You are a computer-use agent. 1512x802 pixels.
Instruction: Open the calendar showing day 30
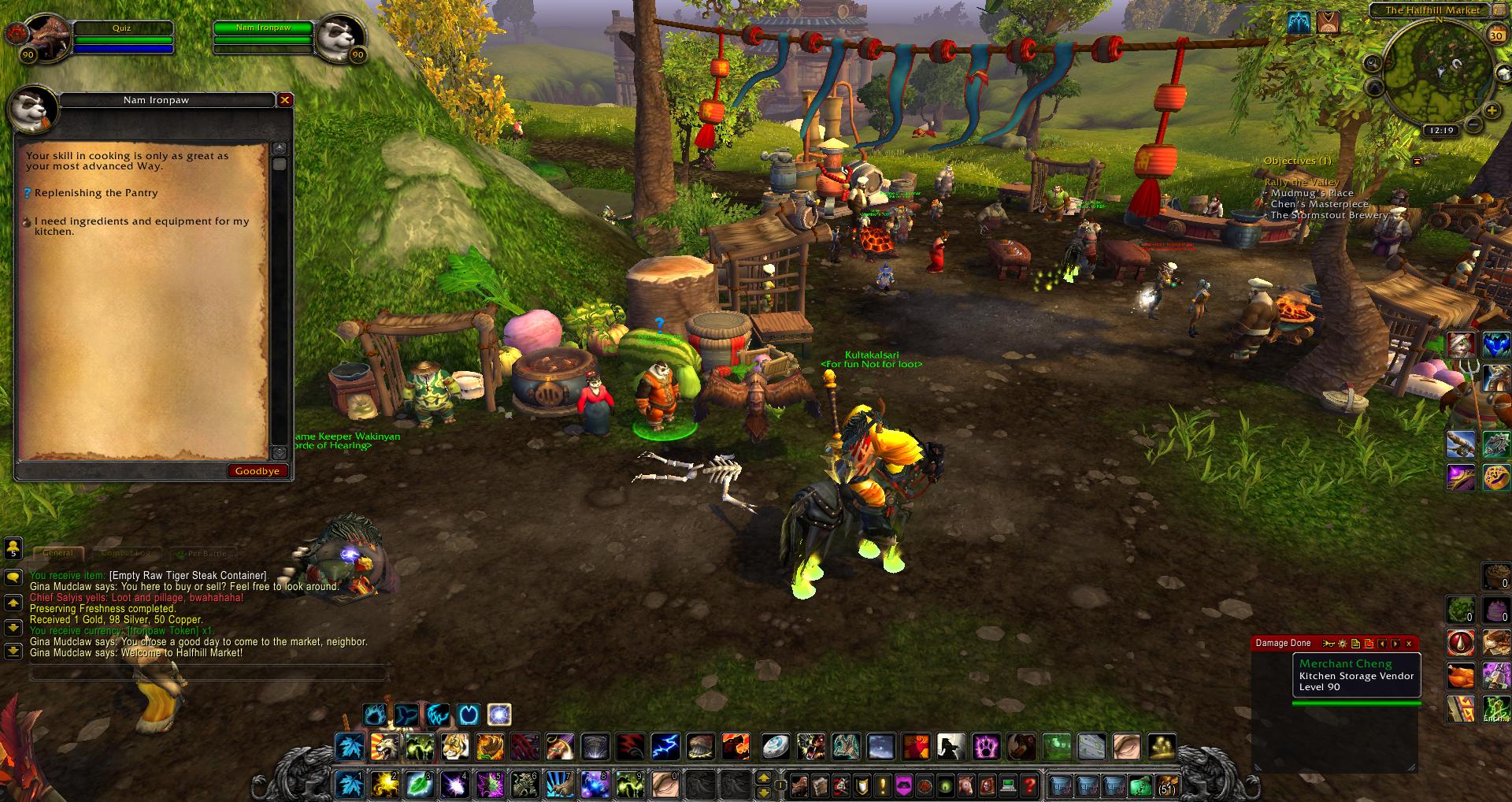coord(1495,35)
